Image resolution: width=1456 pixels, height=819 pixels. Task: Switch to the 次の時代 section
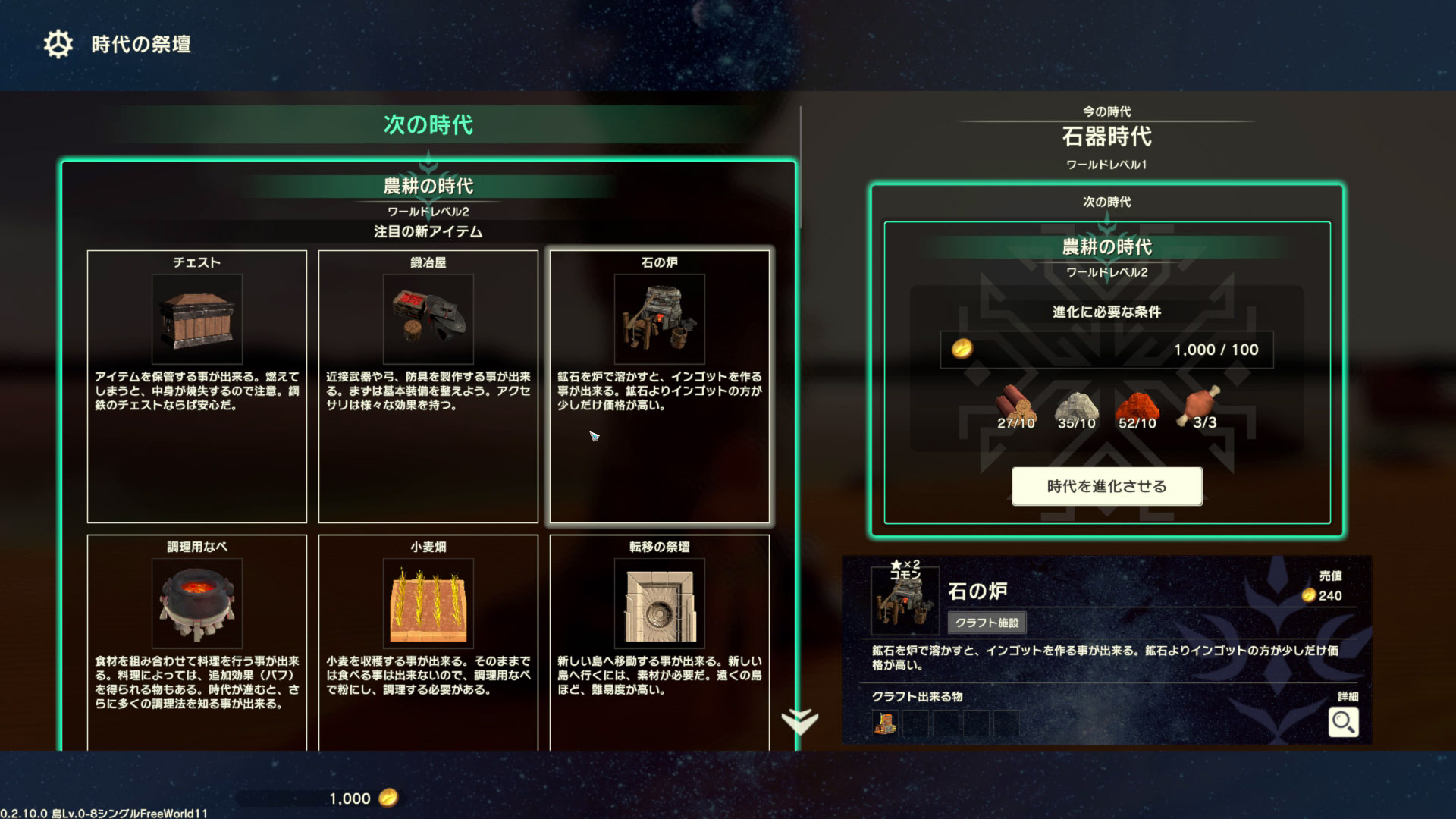[429, 125]
